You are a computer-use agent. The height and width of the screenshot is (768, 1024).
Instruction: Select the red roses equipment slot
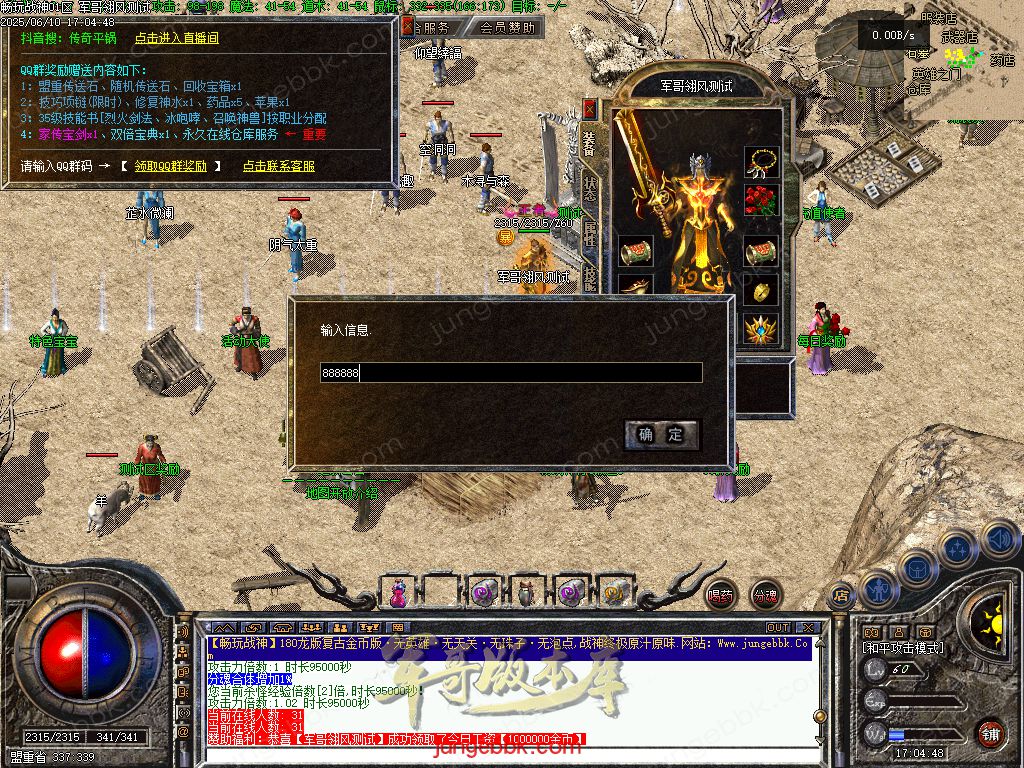(x=761, y=202)
